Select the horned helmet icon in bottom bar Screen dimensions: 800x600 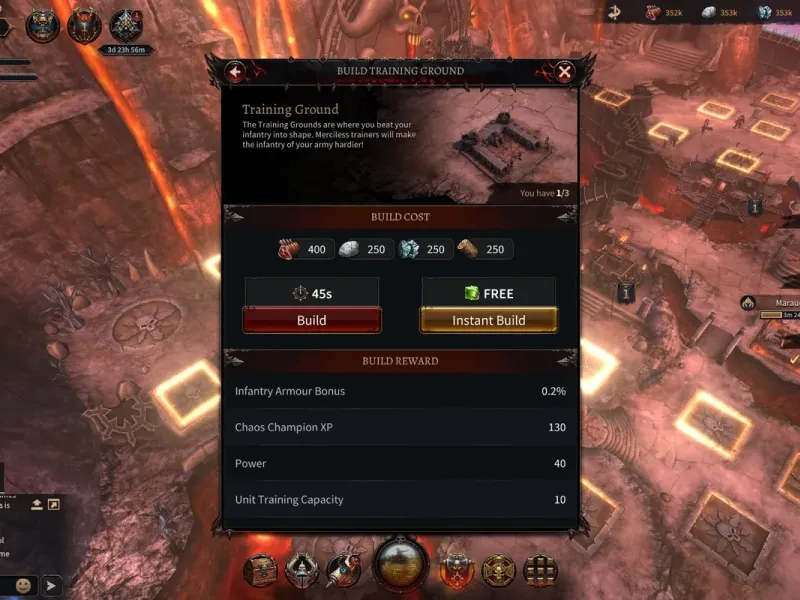[x=302, y=570]
